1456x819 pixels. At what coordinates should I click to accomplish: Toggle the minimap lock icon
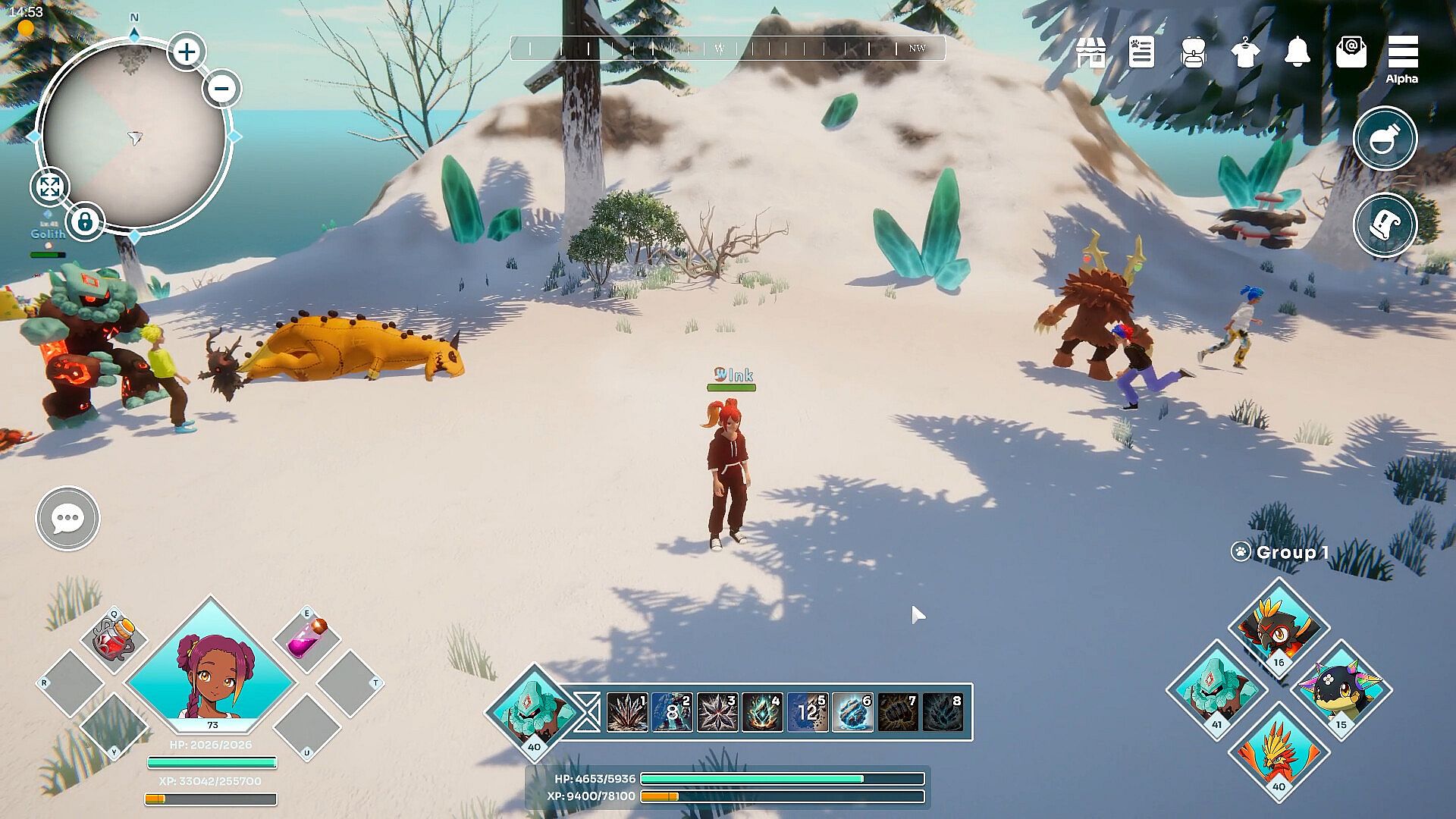coord(85,223)
